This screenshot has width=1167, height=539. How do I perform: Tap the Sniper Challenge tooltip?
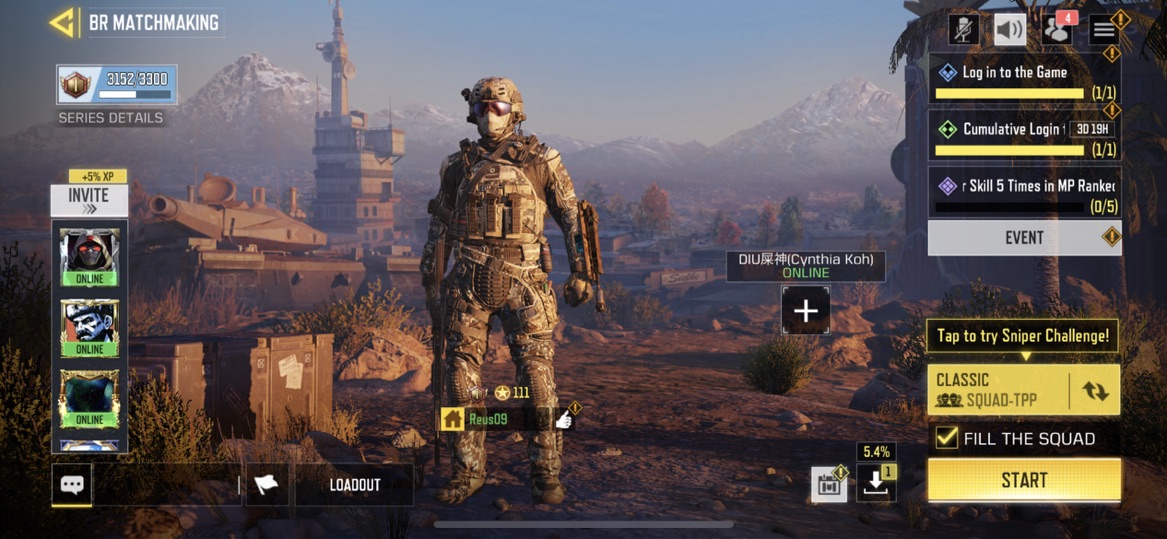[1023, 336]
